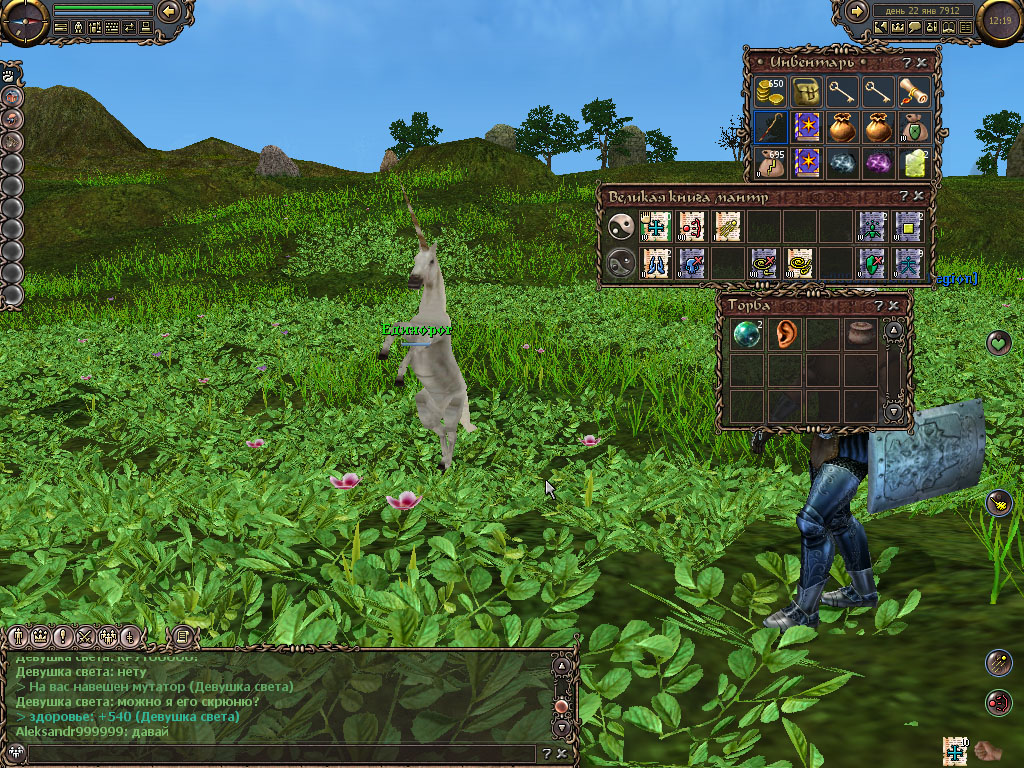Open the help for Инвентарь window

click(907, 63)
